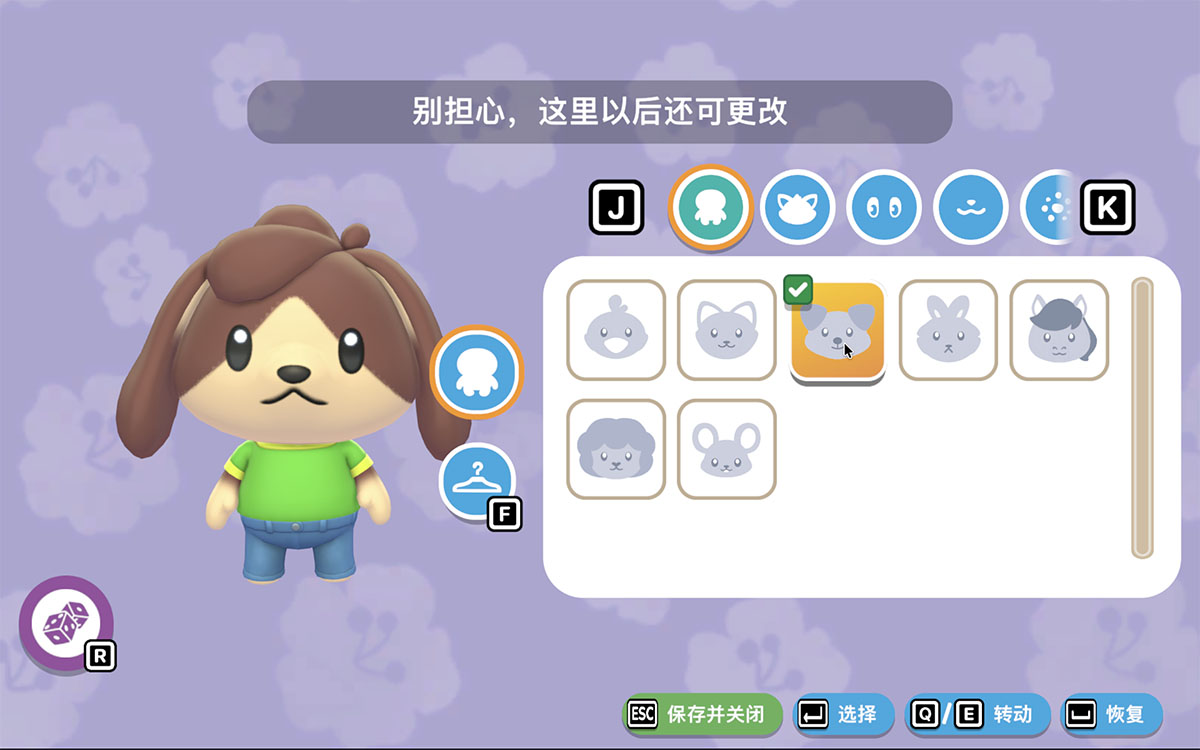
Task: Click the 恢复 reset button
Action: pos(1112,714)
